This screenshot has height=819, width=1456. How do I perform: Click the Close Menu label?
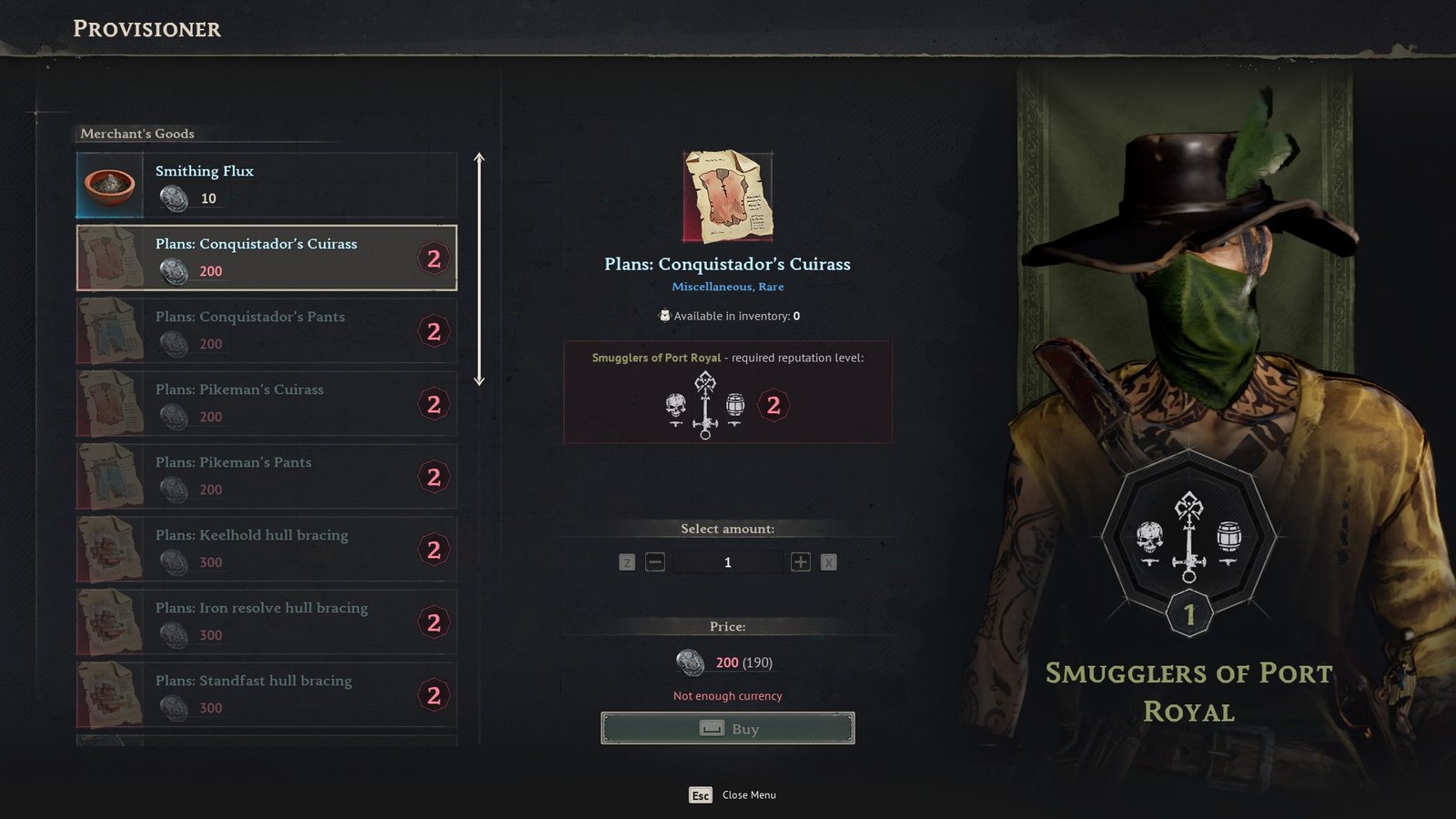749,795
